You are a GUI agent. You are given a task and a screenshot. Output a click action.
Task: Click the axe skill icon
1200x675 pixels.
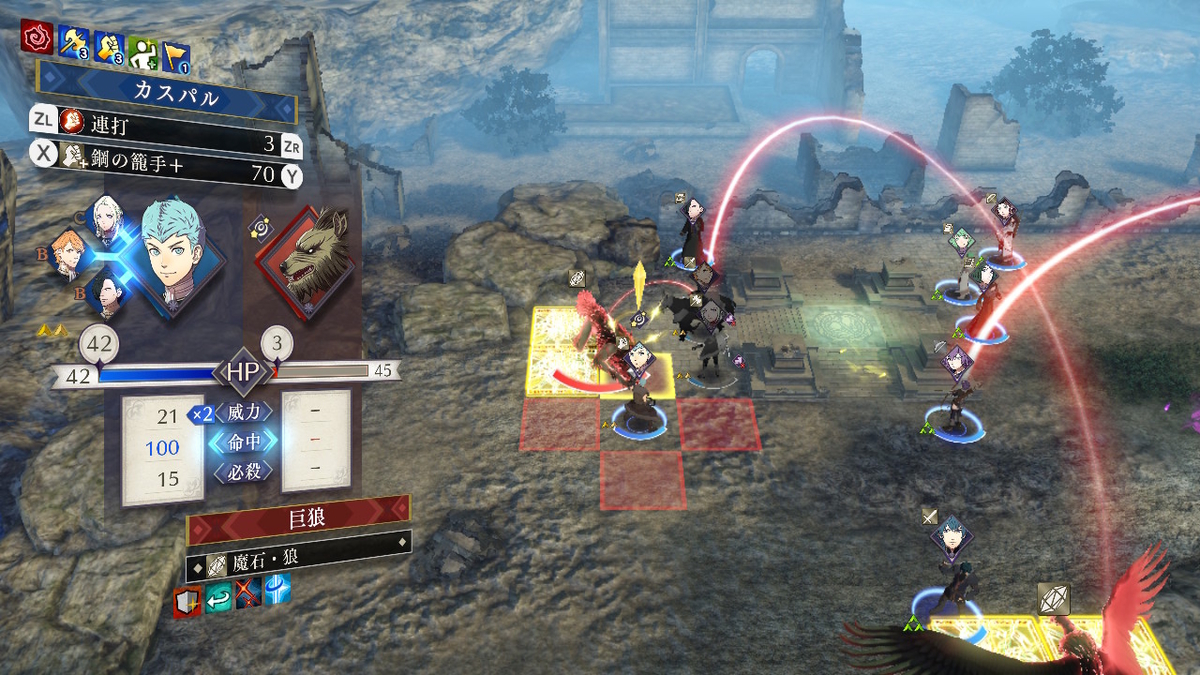click(73, 42)
